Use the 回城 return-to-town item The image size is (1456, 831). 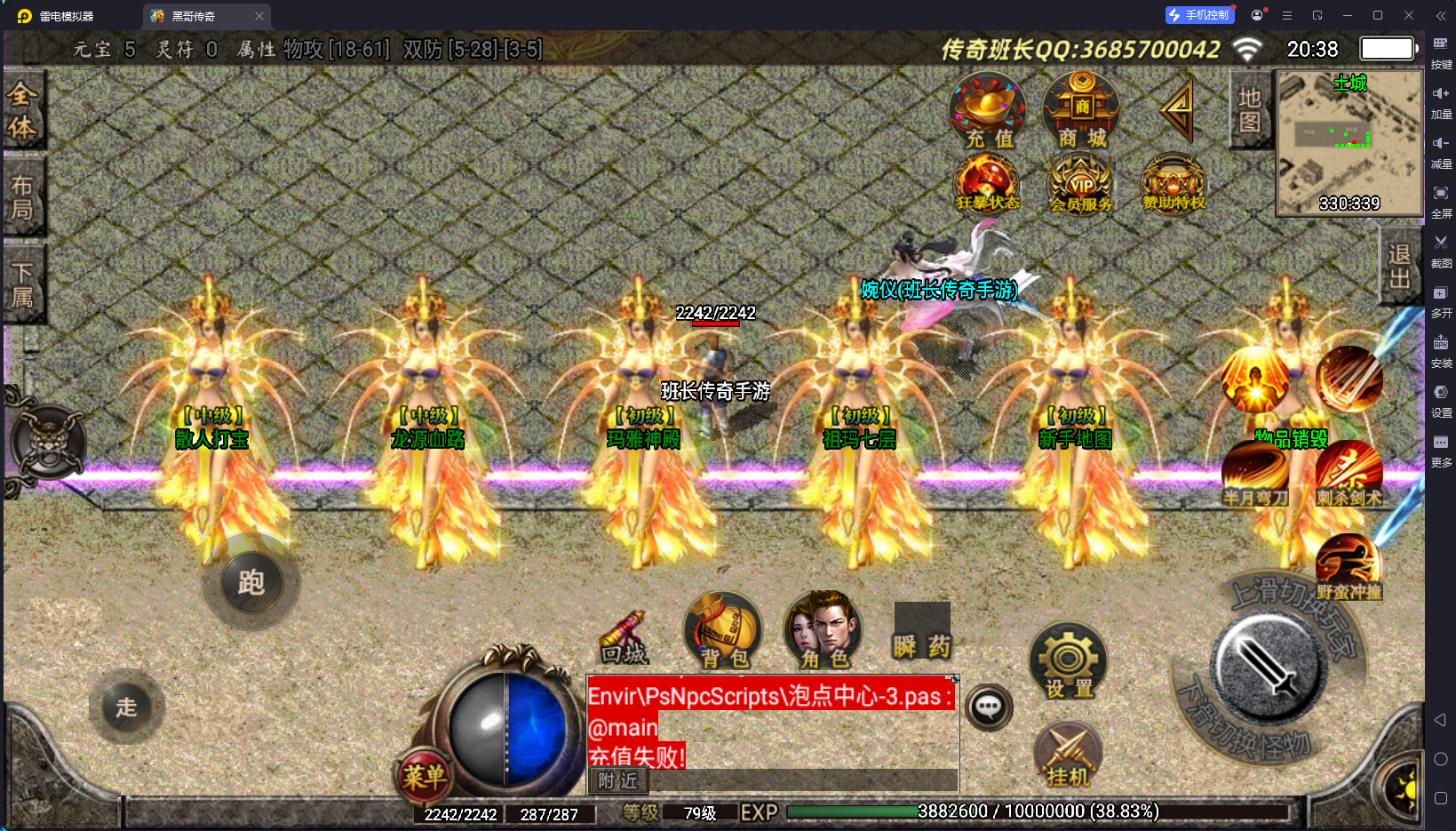pos(624,638)
